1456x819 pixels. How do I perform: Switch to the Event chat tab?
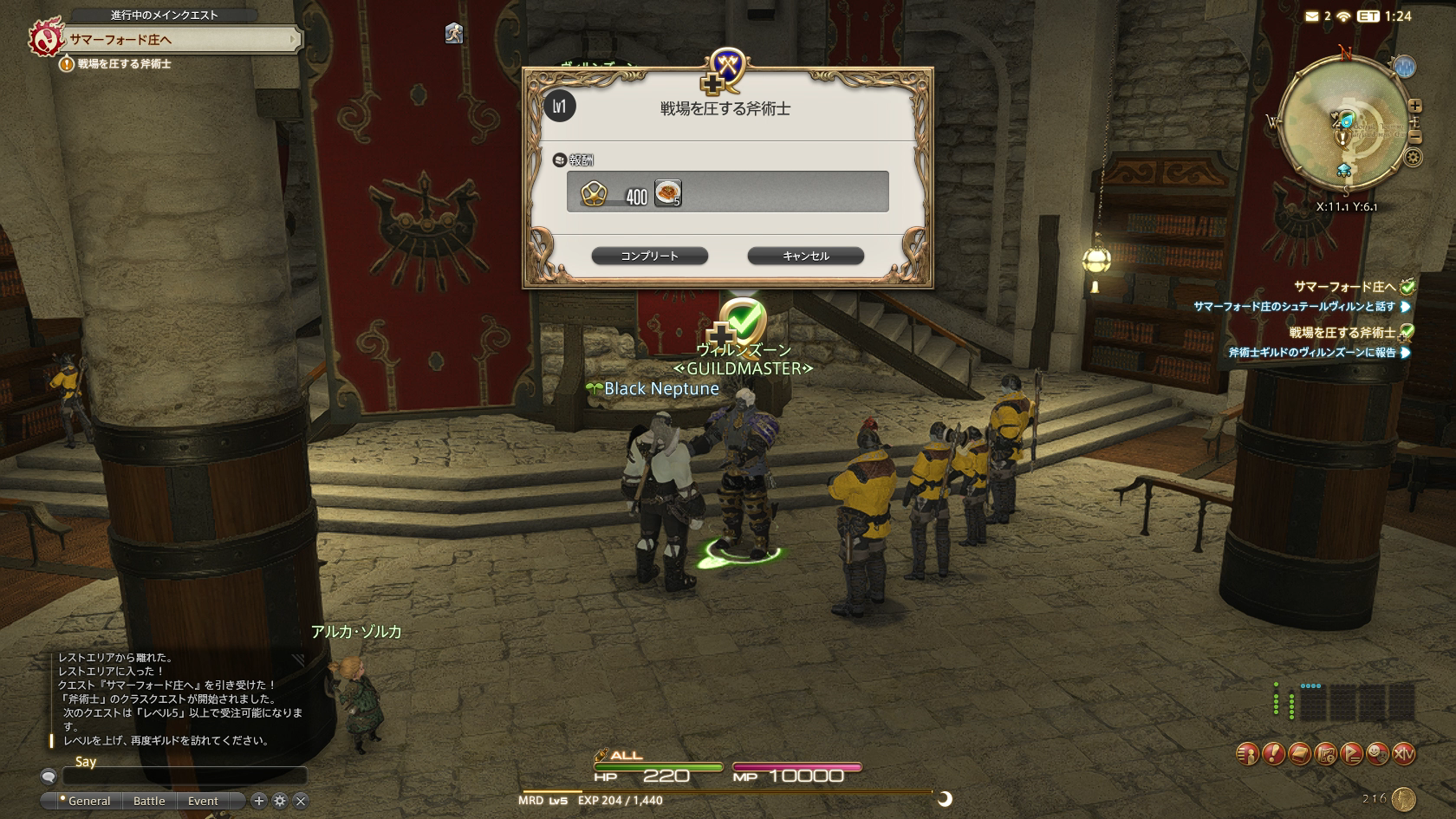point(203,801)
